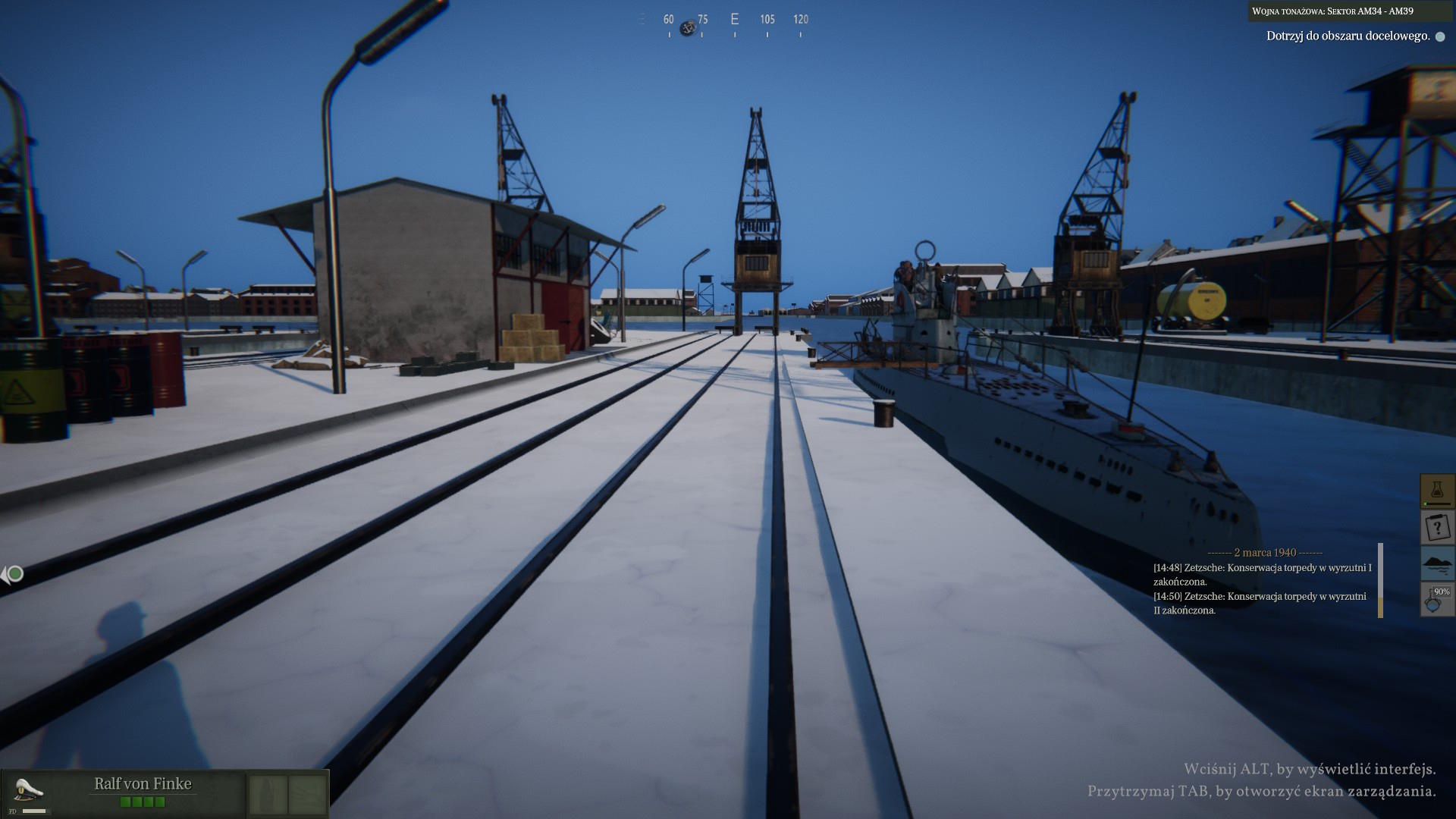Click the island and water icon
This screenshot has width=1456, height=819.
click(x=1436, y=563)
